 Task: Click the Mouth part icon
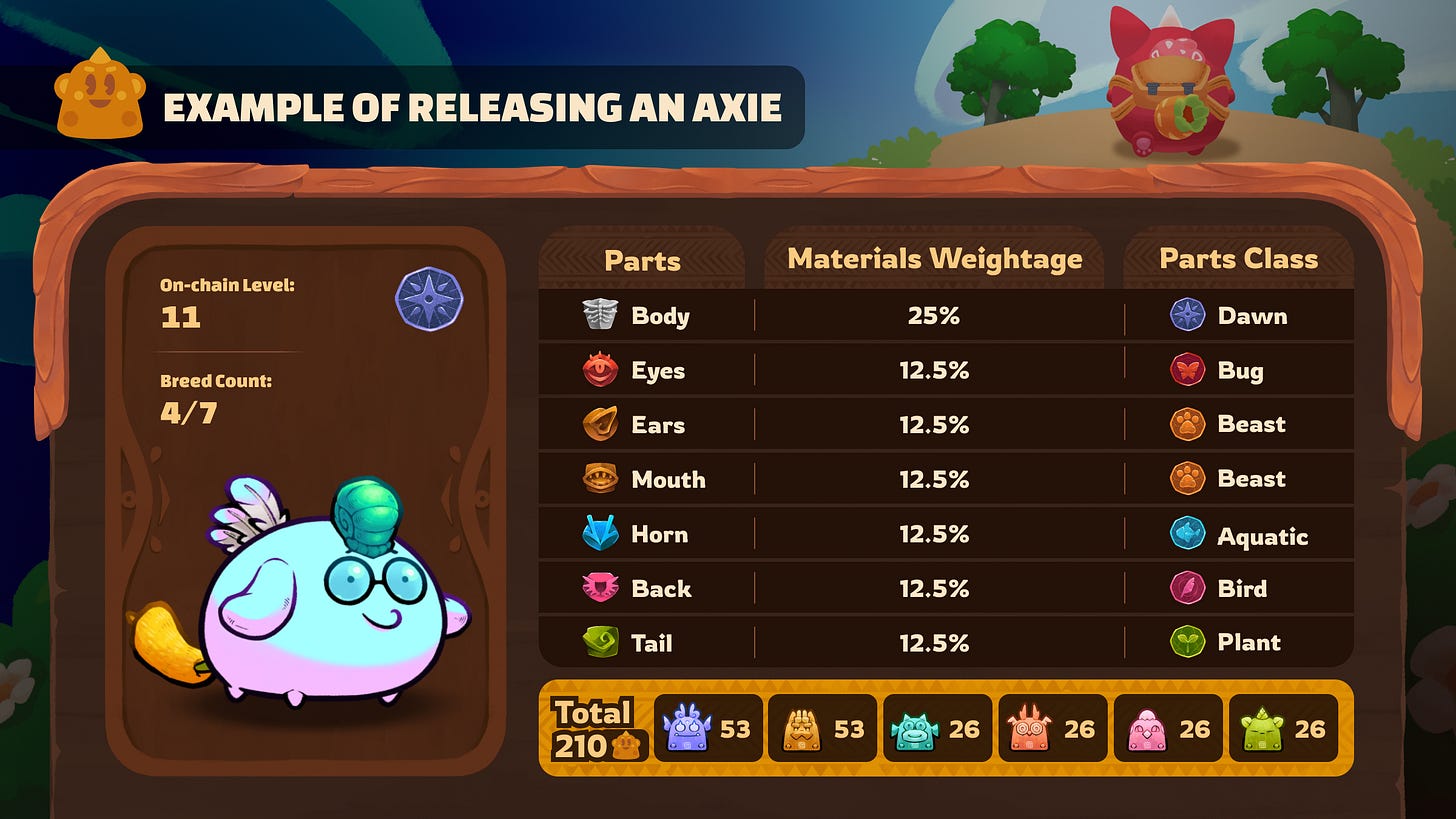(x=600, y=479)
